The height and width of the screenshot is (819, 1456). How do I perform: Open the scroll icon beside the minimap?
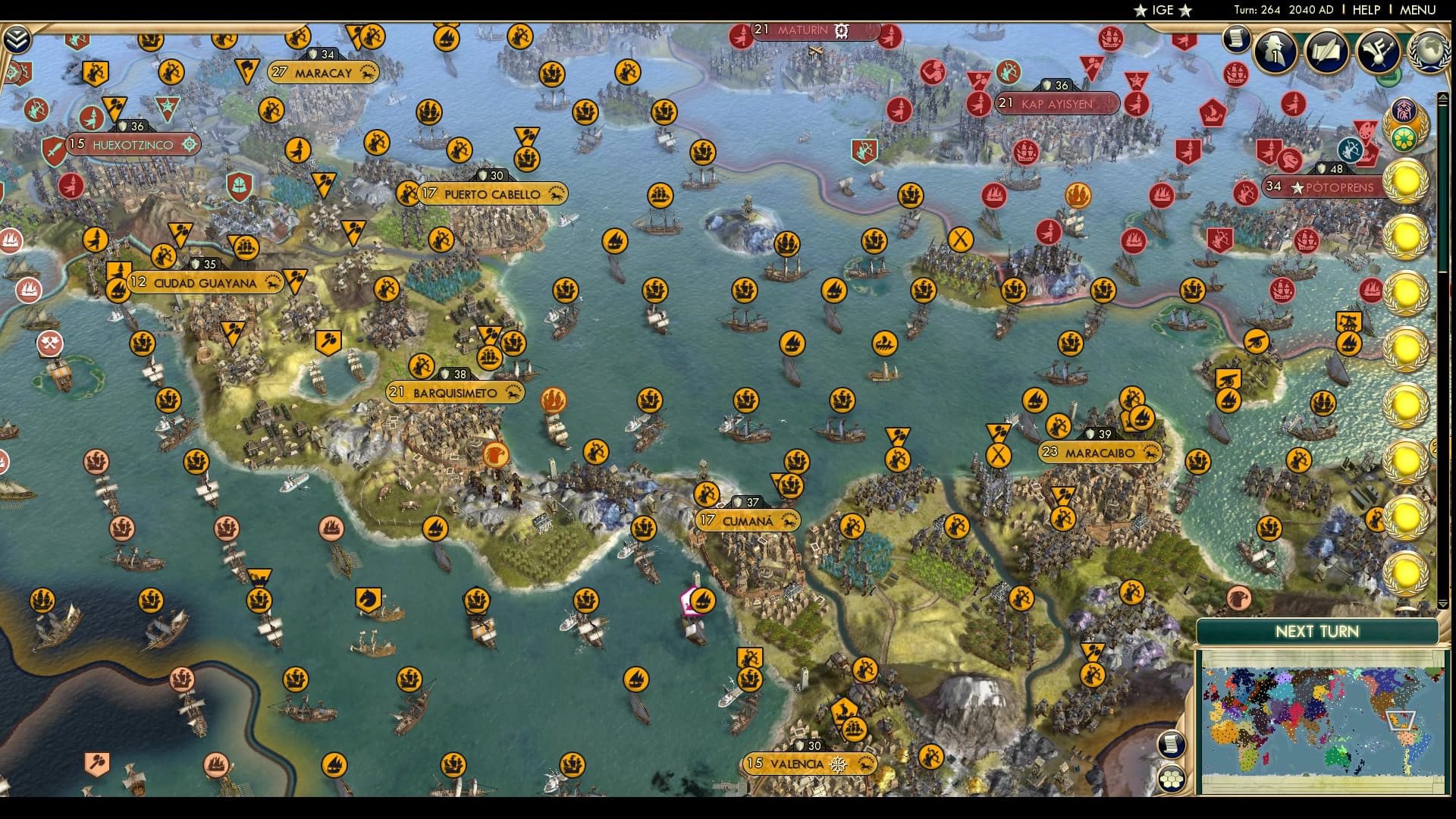point(1172,744)
